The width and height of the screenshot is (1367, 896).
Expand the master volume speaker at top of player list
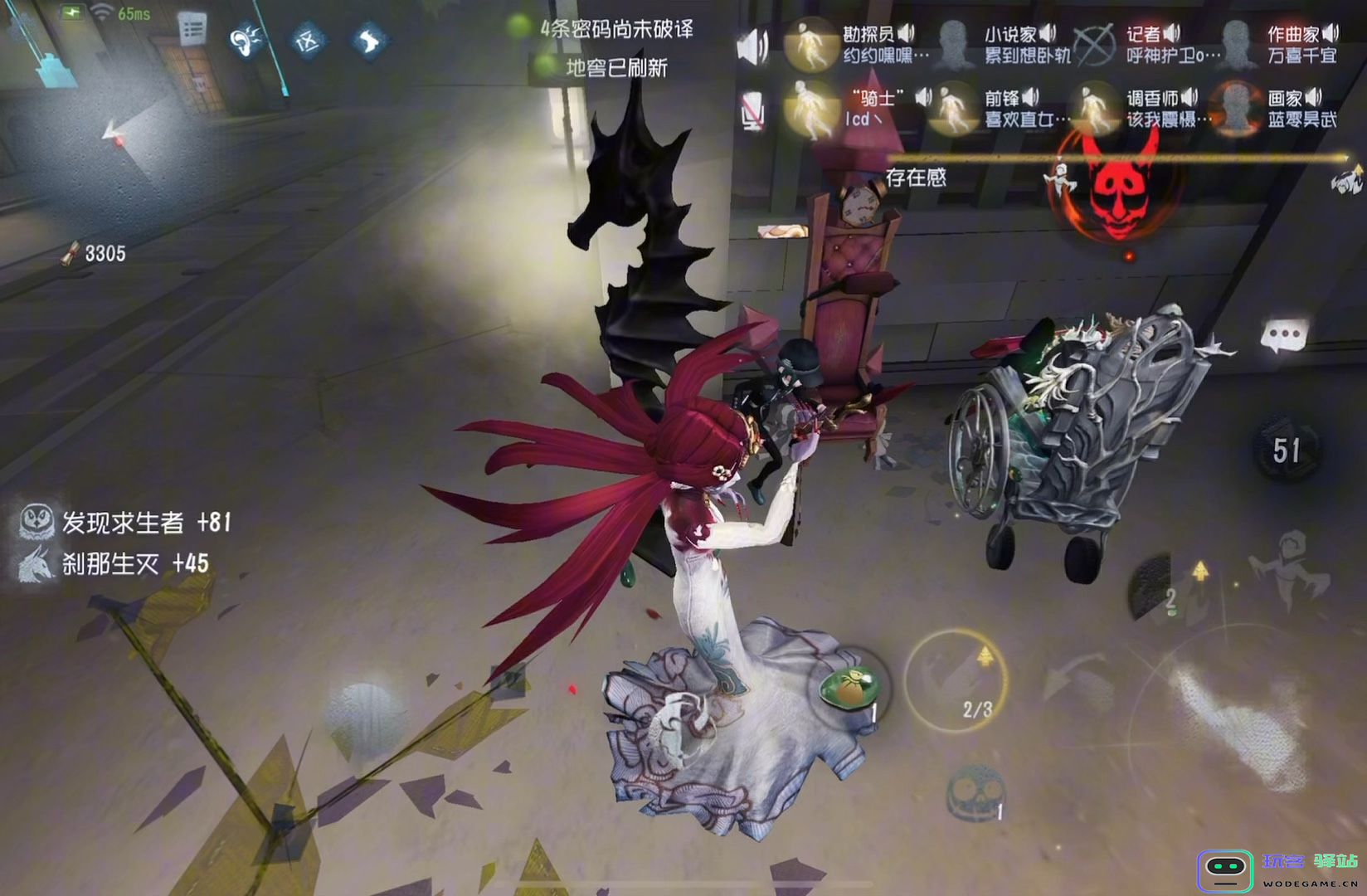pyautogui.click(x=752, y=43)
